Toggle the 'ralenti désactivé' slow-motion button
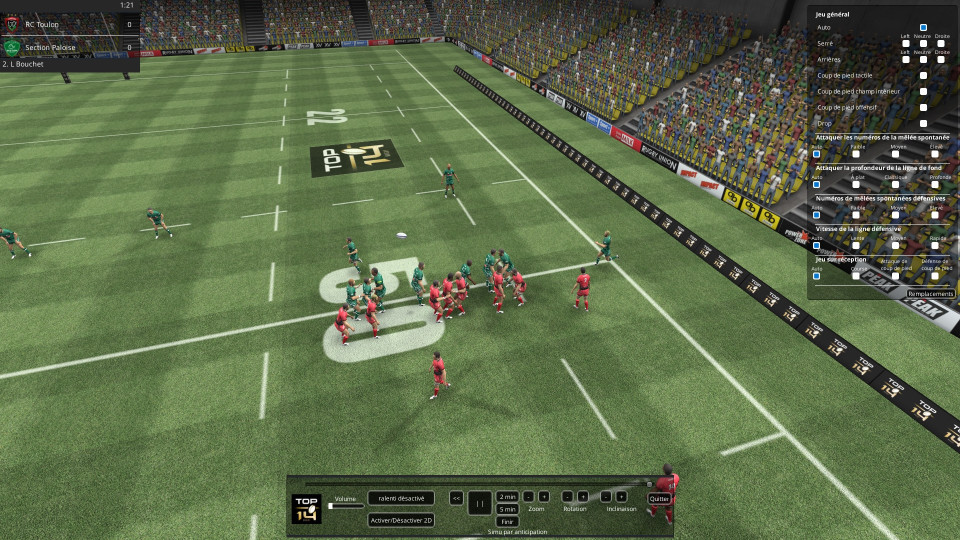 (x=401, y=497)
